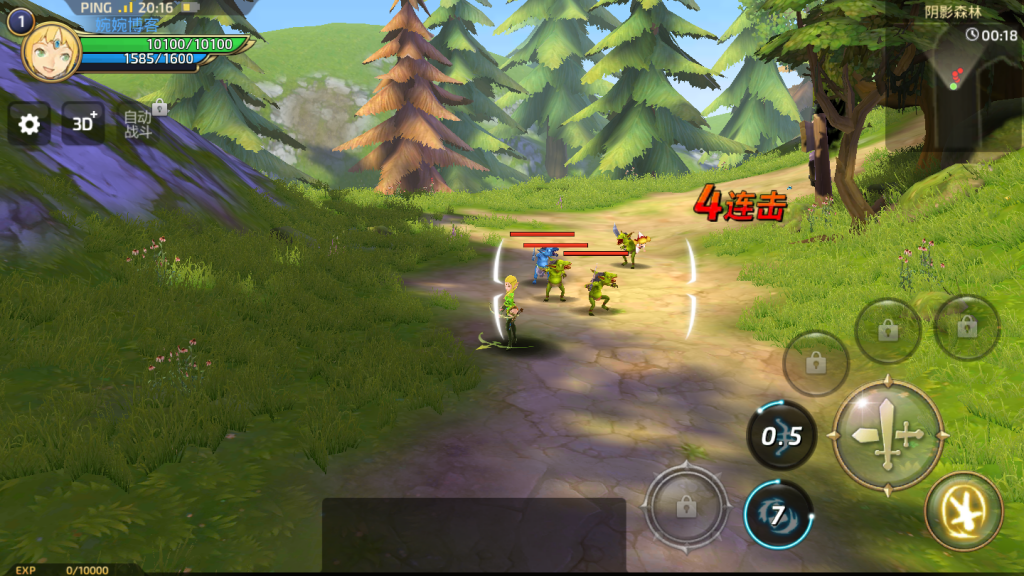Open the gear settings menu
The height and width of the screenshot is (576, 1024).
click(30, 124)
